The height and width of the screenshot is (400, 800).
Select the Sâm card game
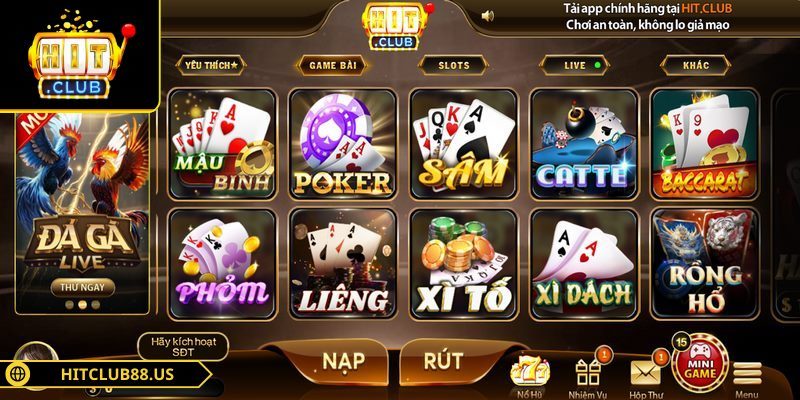click(x=462, y=143)
